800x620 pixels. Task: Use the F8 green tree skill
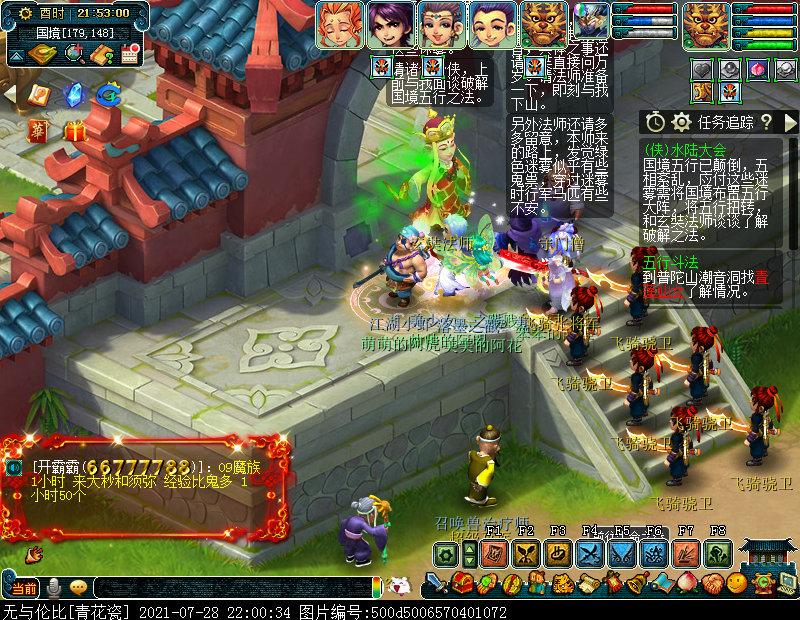click(x=718, y=554)
